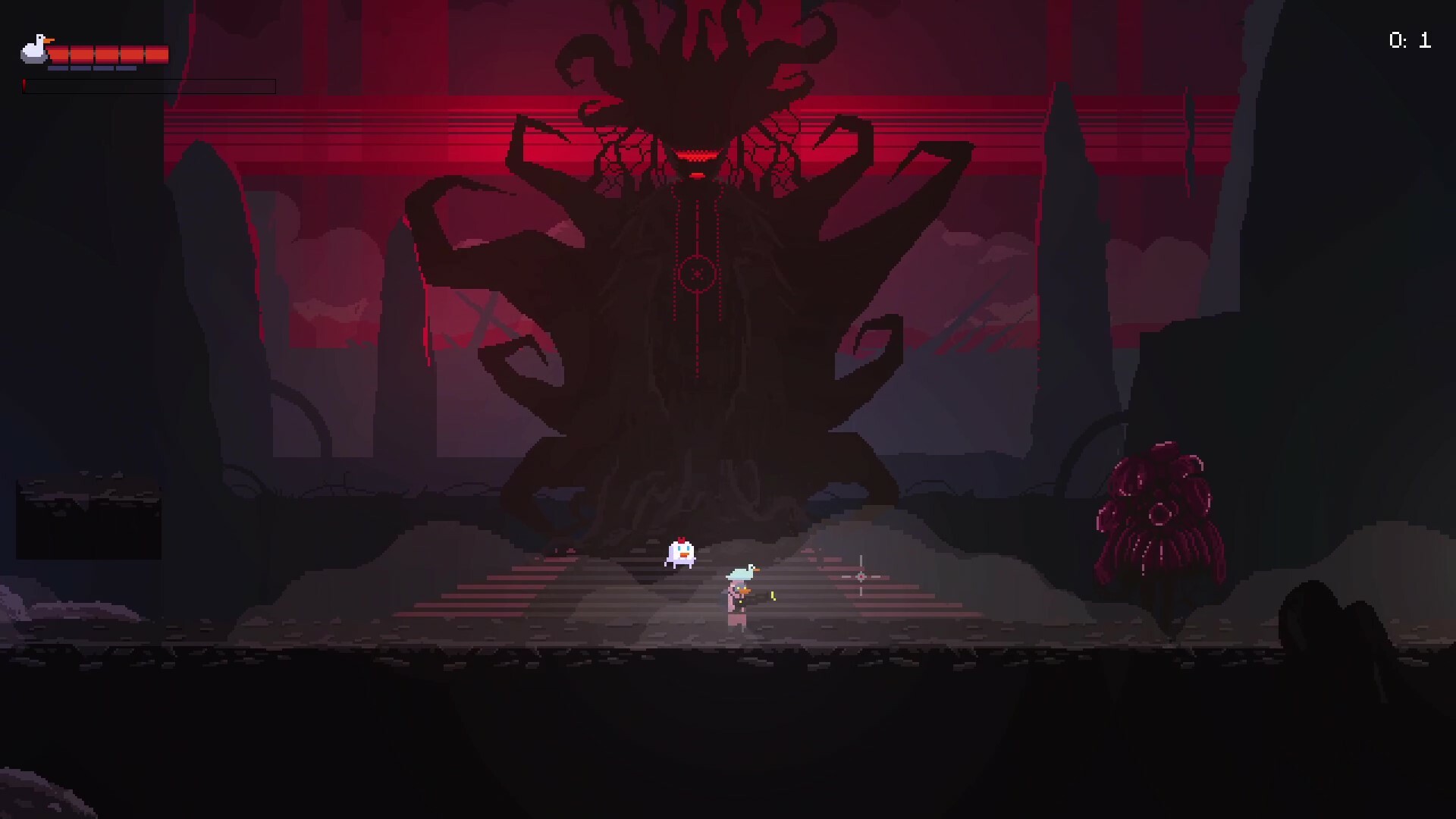Click the boss monster's glowing red mouth

click(697, 155)
